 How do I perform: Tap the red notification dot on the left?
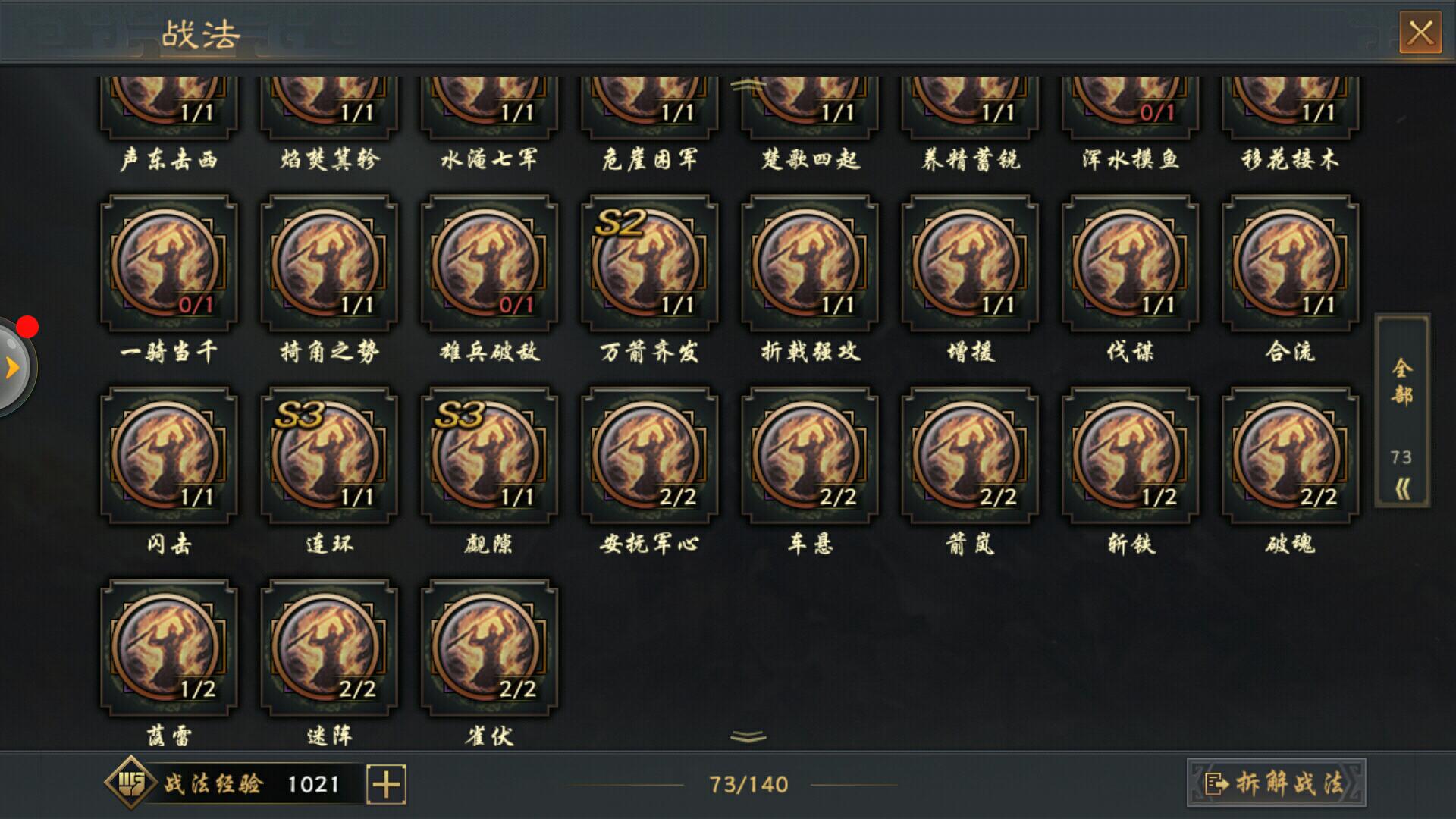tap(29, 326)
